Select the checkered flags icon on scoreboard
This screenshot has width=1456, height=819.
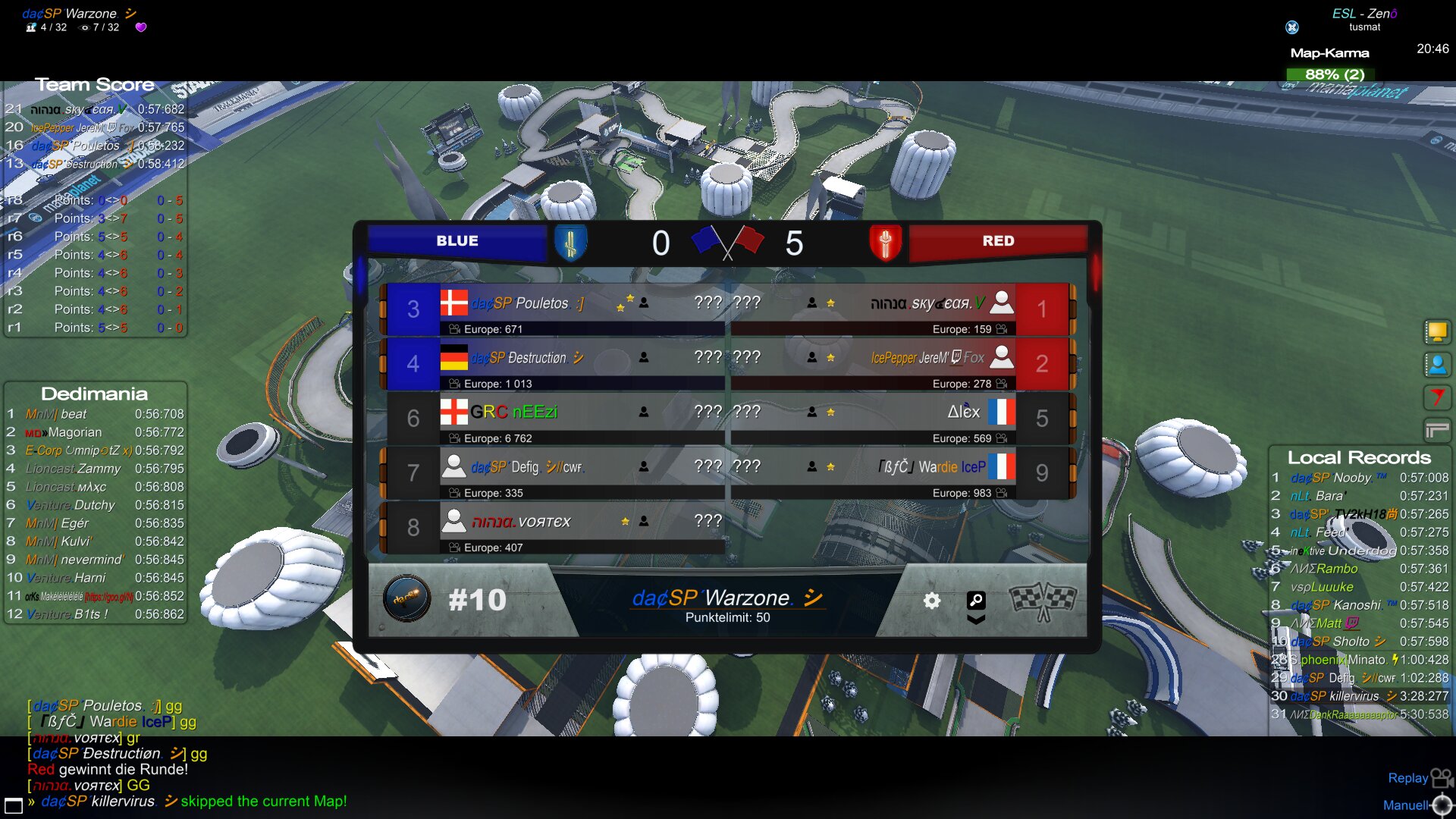(1043, 599)
